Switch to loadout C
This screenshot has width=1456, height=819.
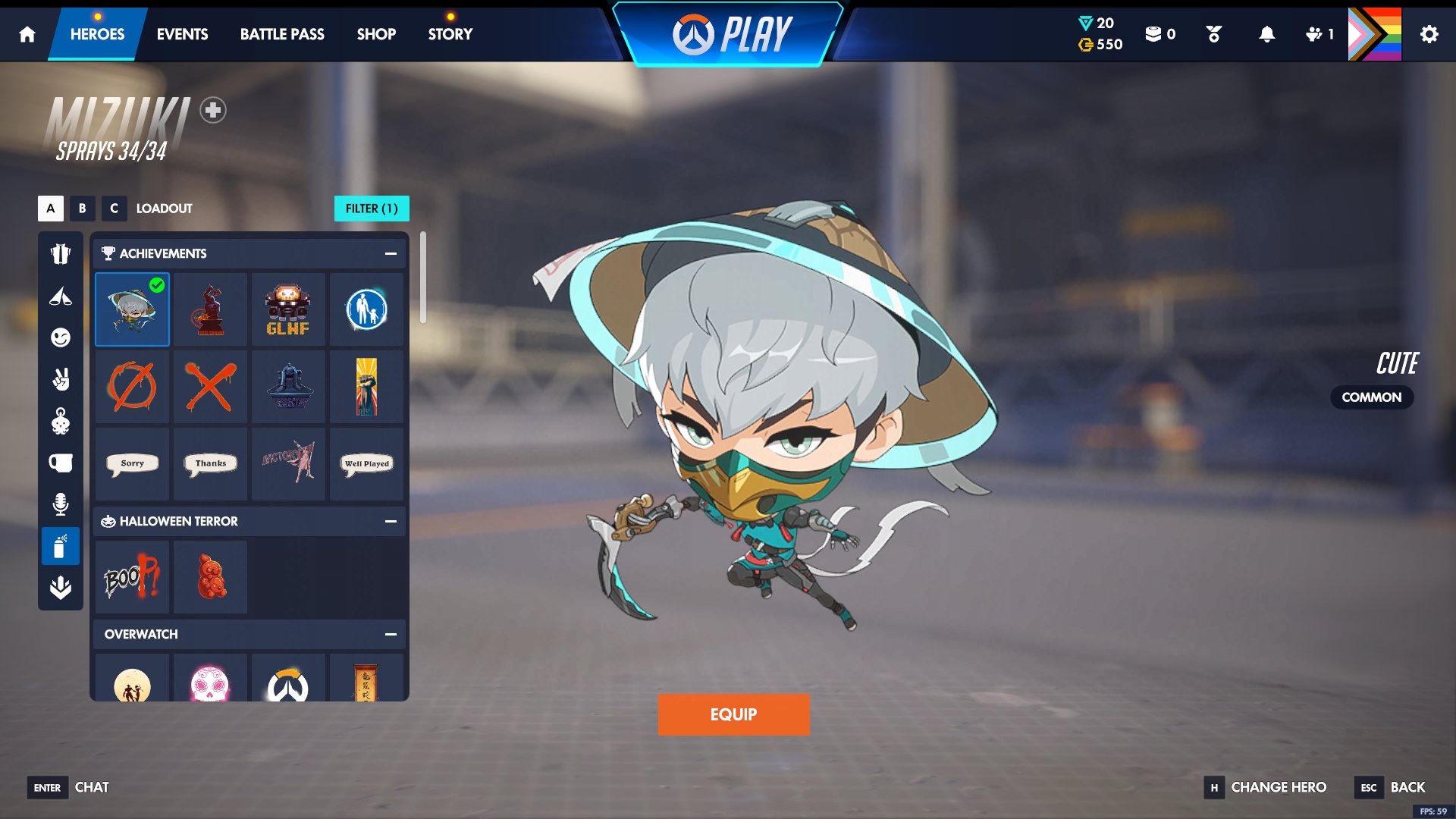(x=114, y=209)
